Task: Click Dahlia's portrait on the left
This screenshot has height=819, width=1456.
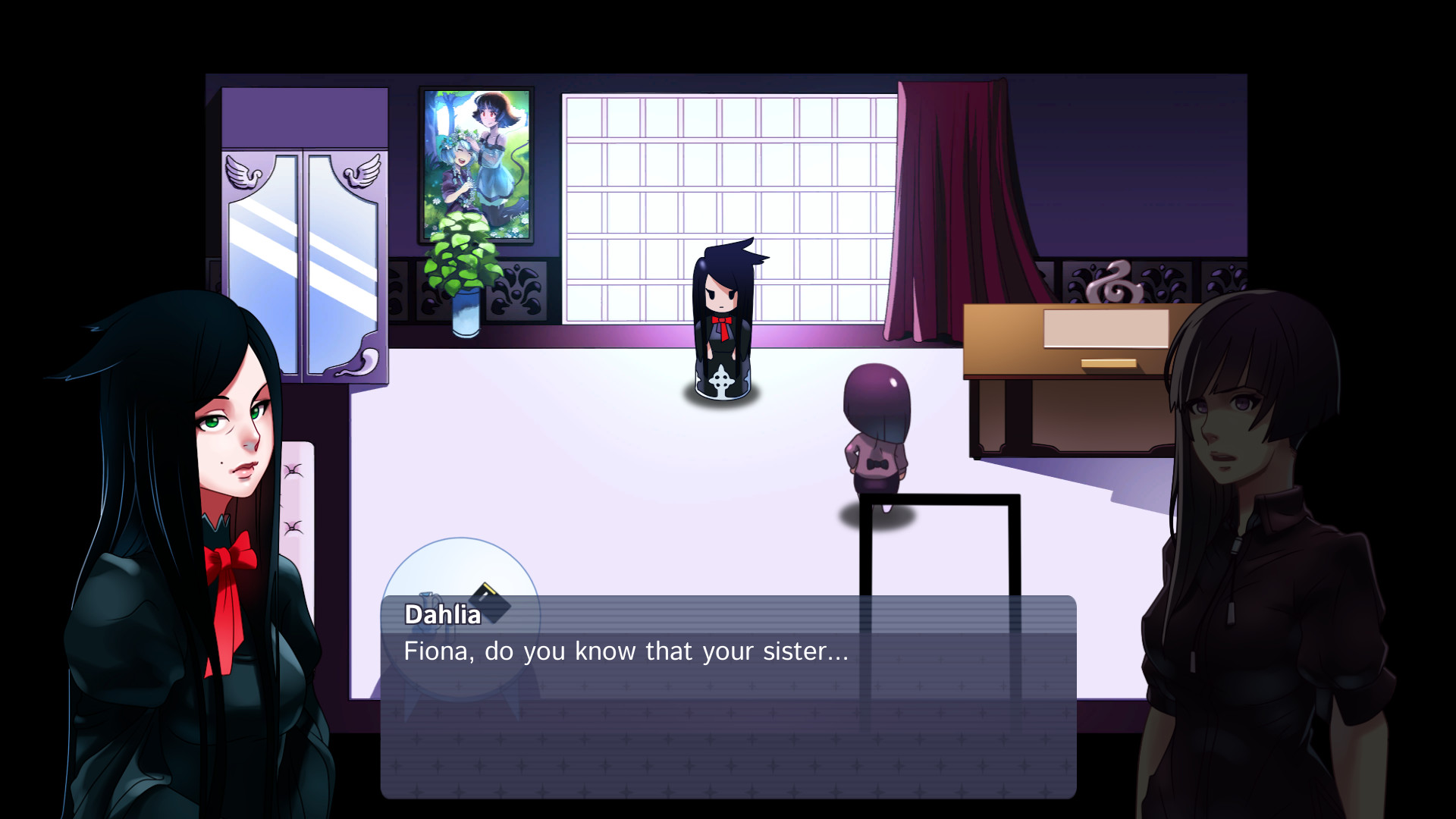Action: (190, 493)
